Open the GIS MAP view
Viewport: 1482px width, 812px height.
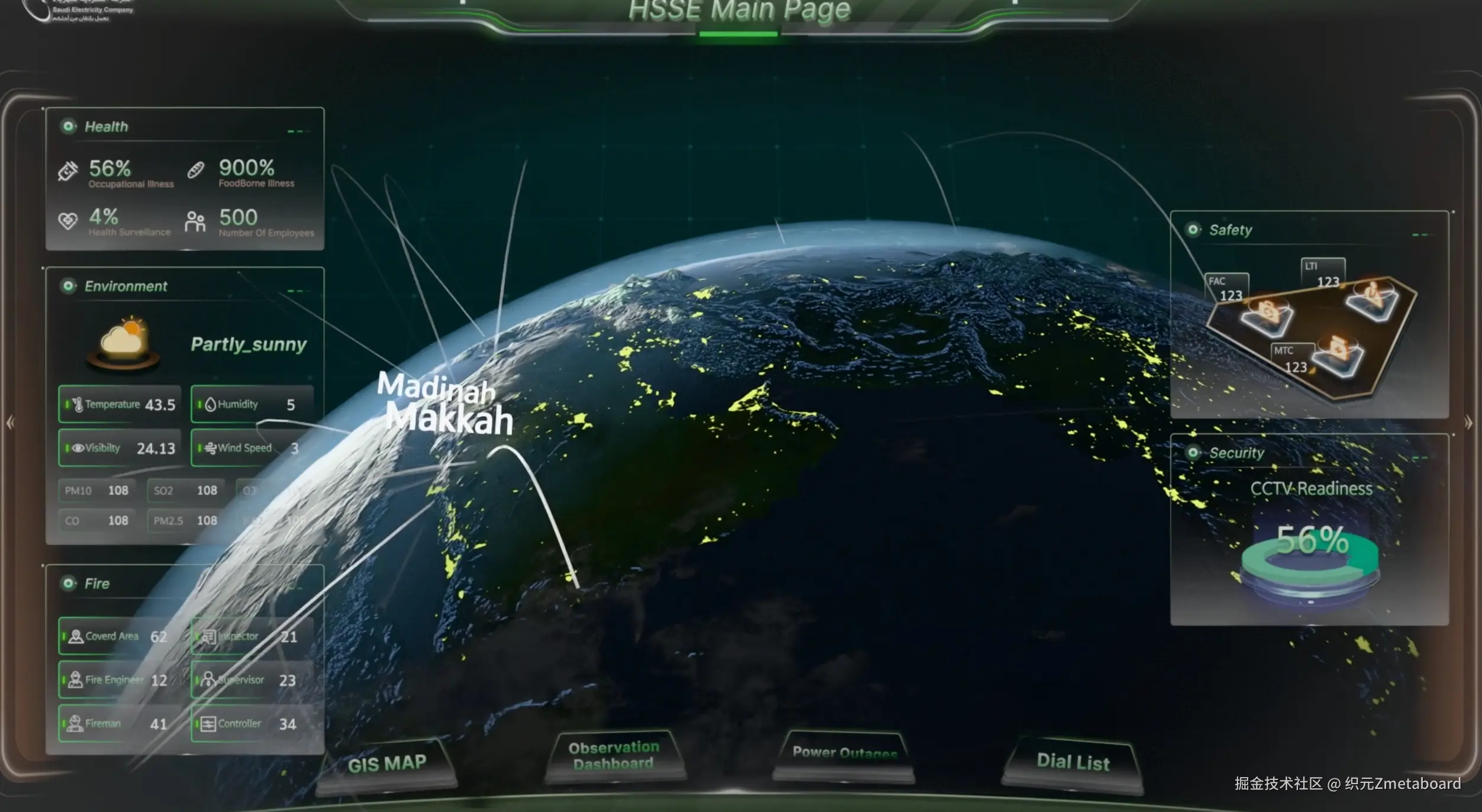387,763
